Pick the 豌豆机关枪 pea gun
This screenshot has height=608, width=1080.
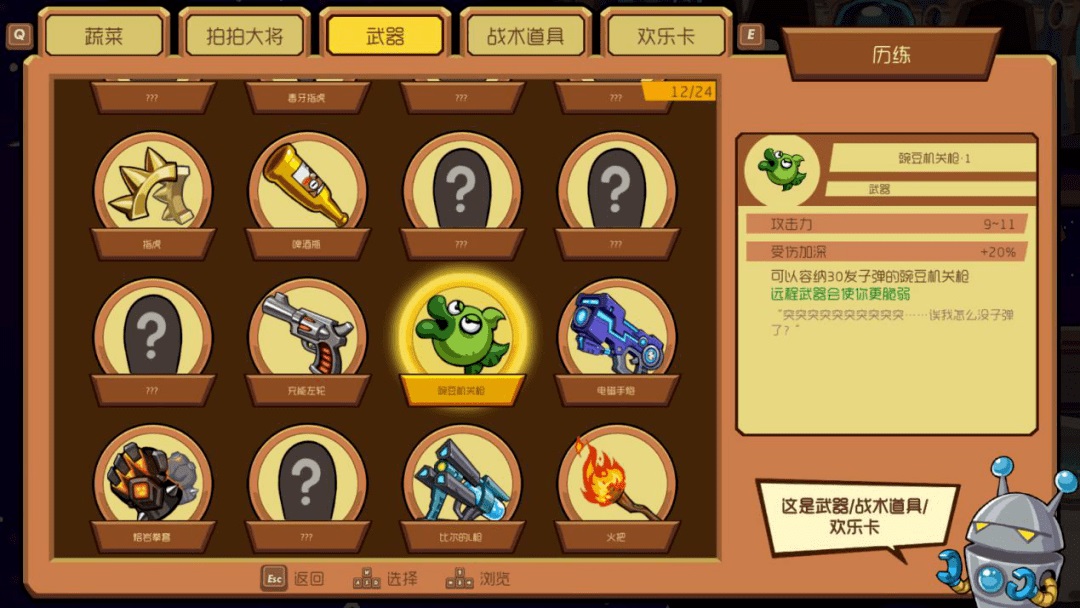point(462,333)
